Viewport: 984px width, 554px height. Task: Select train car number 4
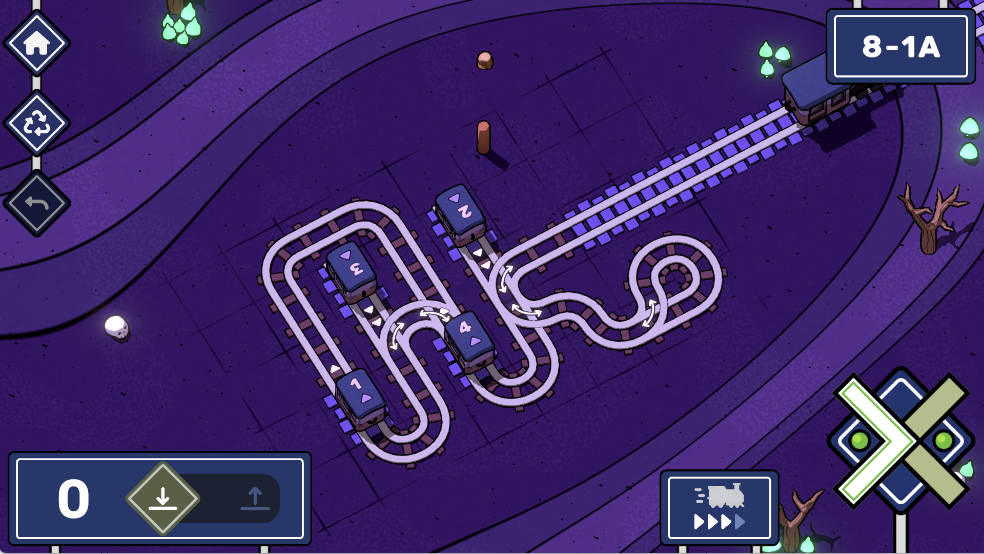pyautogui.click(x=469, y=337)
